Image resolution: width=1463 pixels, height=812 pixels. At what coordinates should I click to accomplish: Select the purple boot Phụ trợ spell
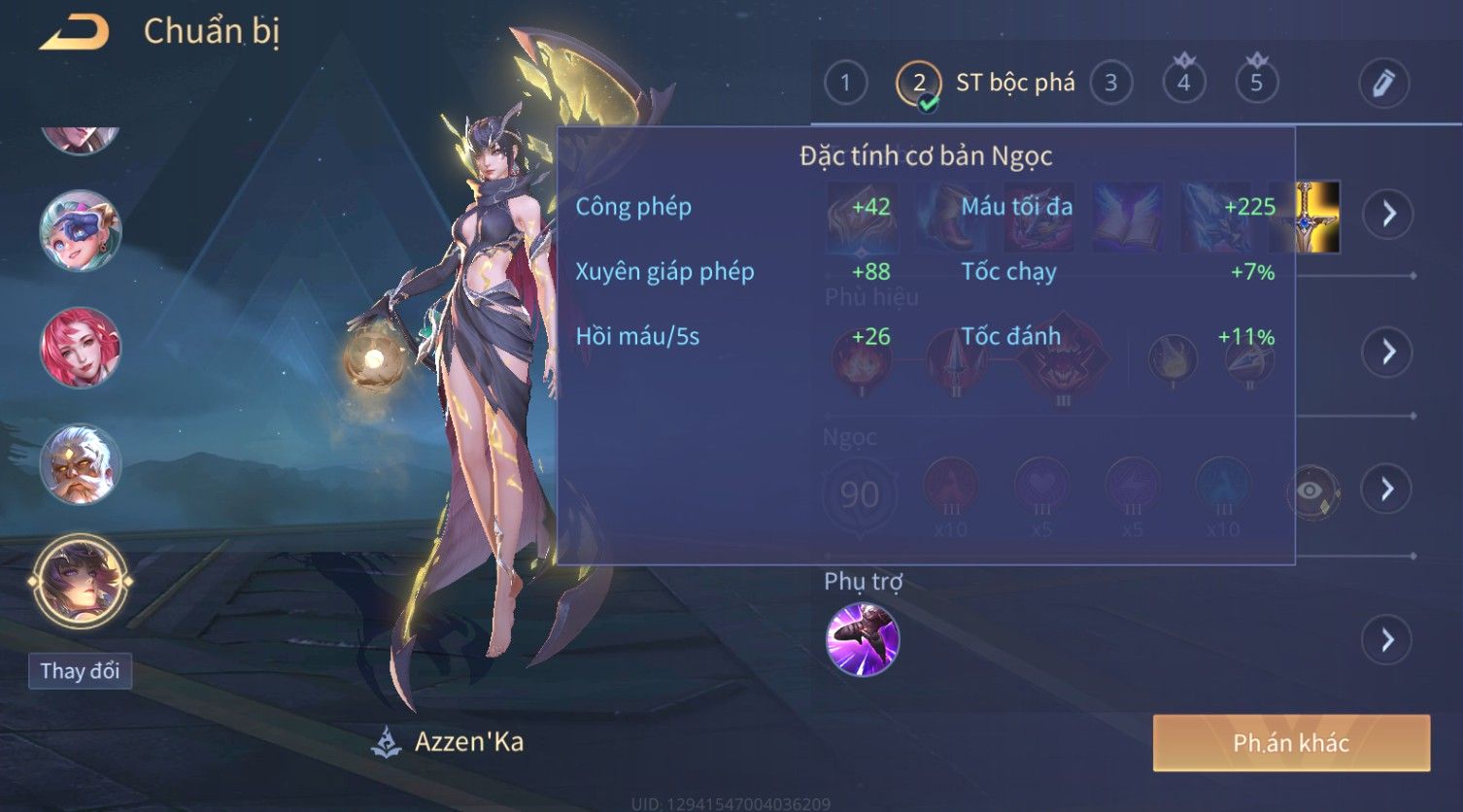click(x=863, y=639)
